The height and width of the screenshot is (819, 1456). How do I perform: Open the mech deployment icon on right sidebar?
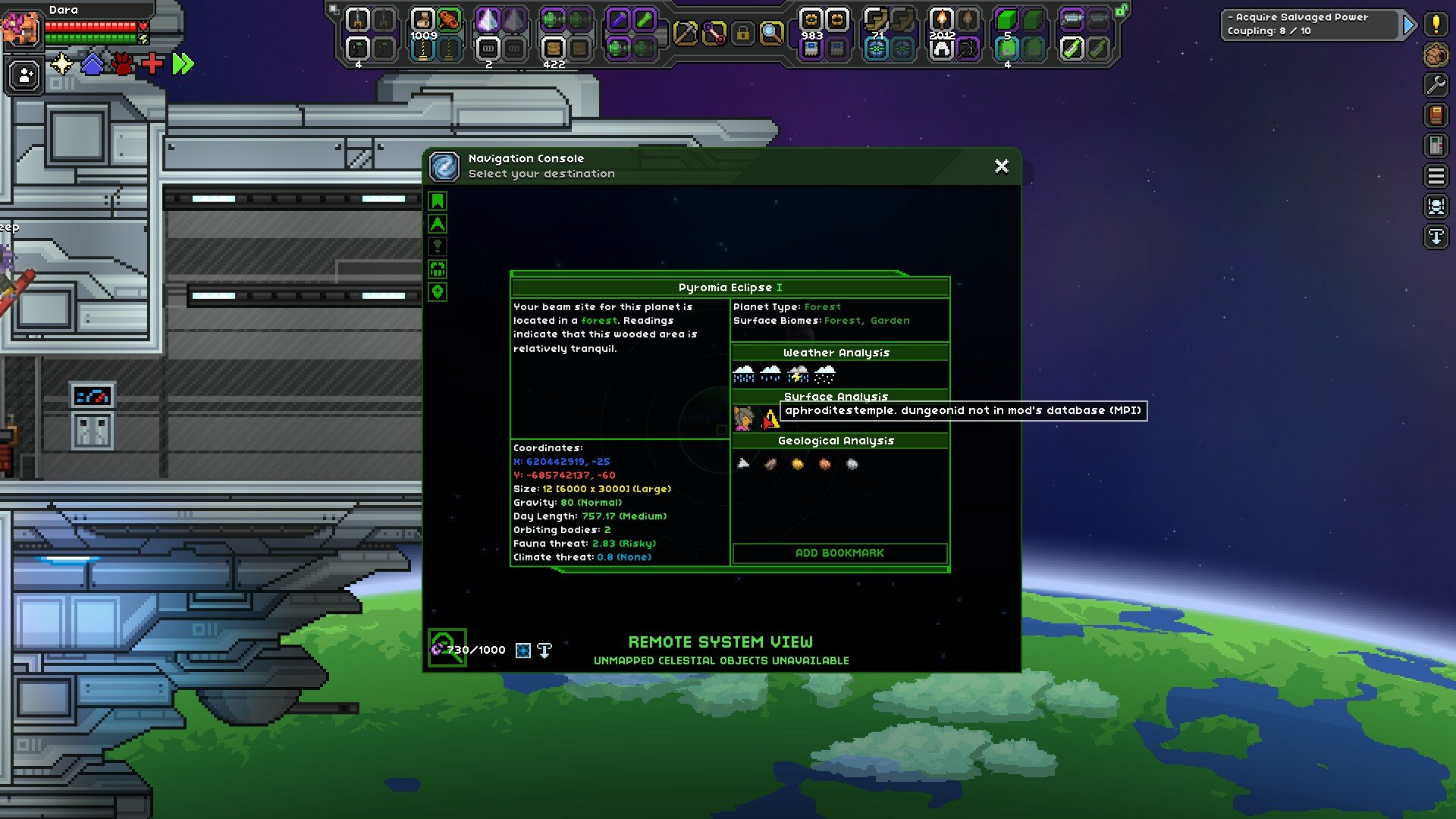pos(1436,206)
